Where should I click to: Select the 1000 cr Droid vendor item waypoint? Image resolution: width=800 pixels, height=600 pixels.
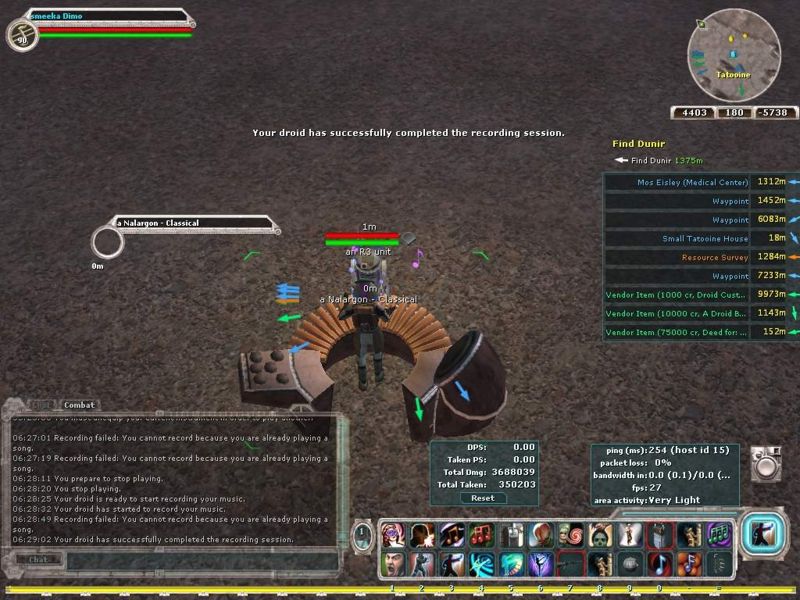[676, 294]
